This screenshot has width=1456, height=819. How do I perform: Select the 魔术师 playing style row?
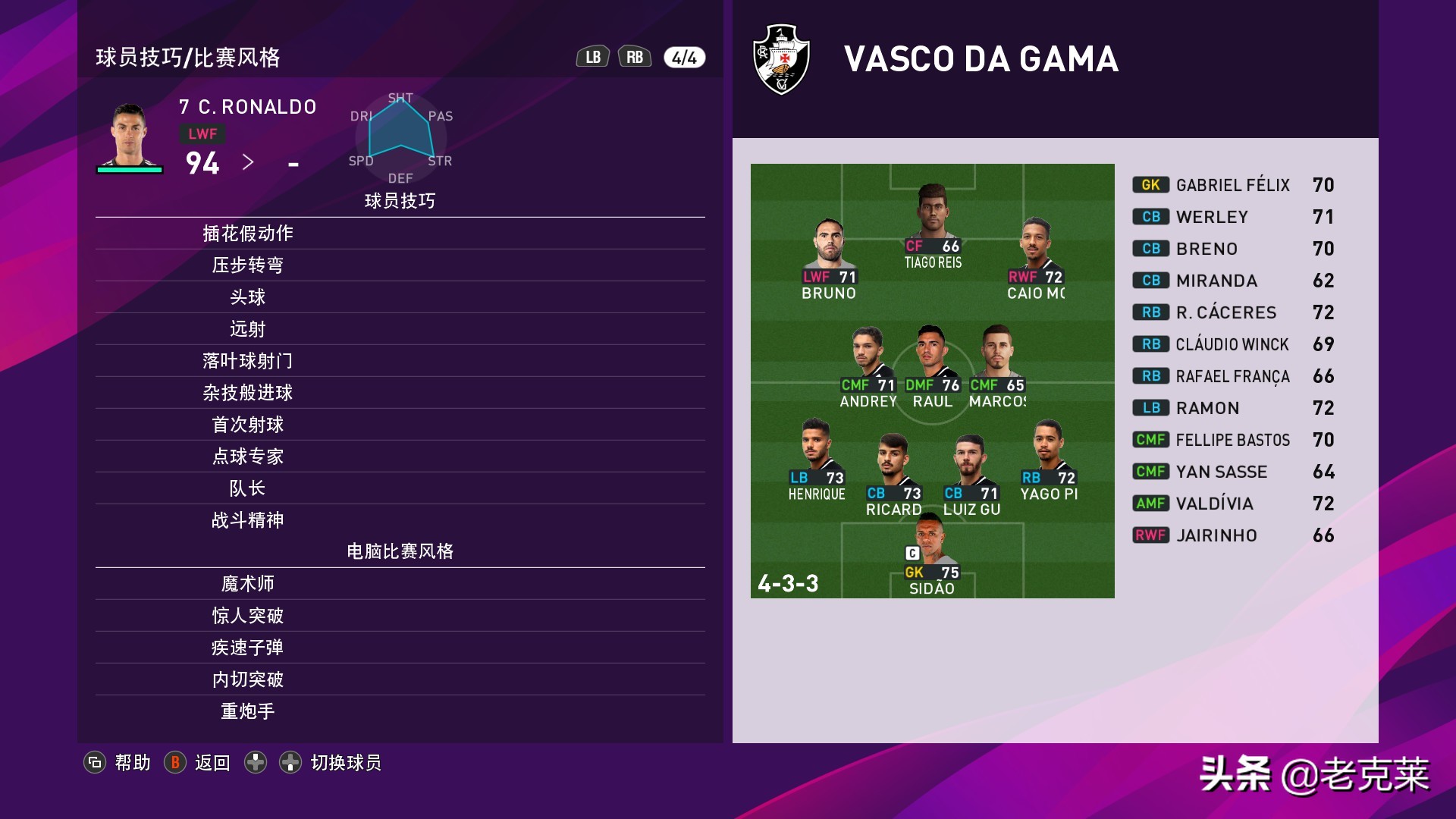[x=248, y=584]
